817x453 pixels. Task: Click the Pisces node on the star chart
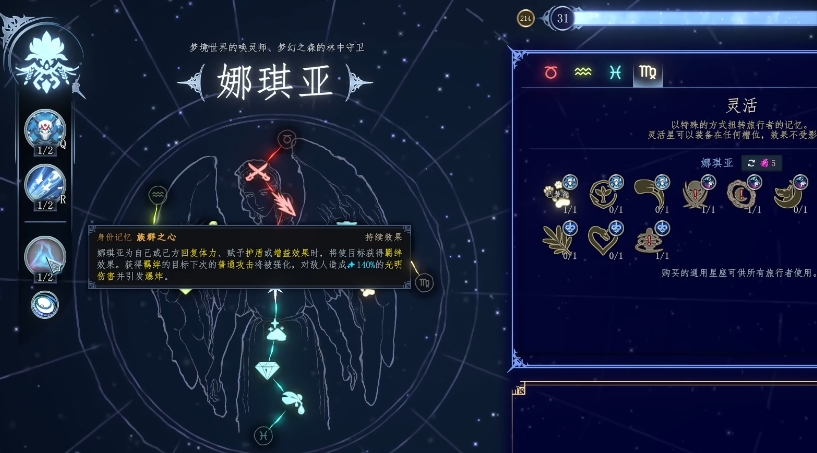(263, 435)
